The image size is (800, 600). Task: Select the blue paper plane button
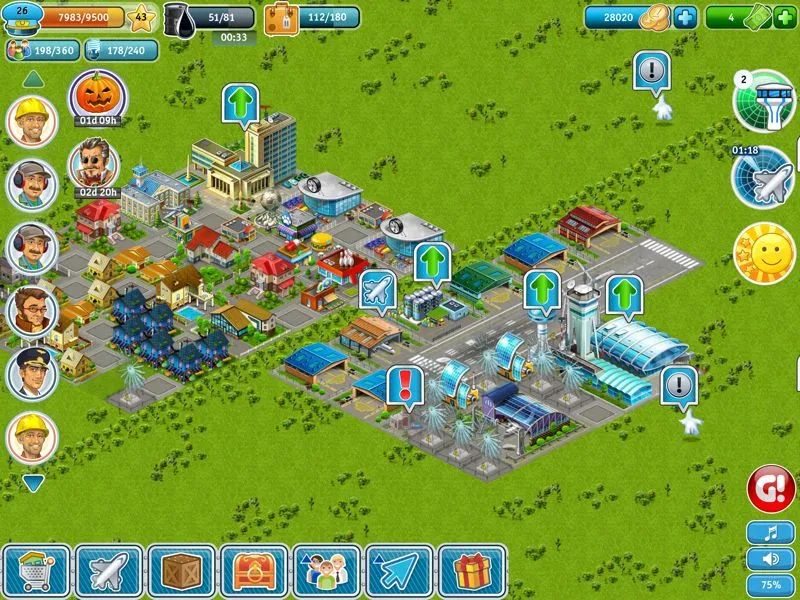pyautogui.click(x=399, y=571)
